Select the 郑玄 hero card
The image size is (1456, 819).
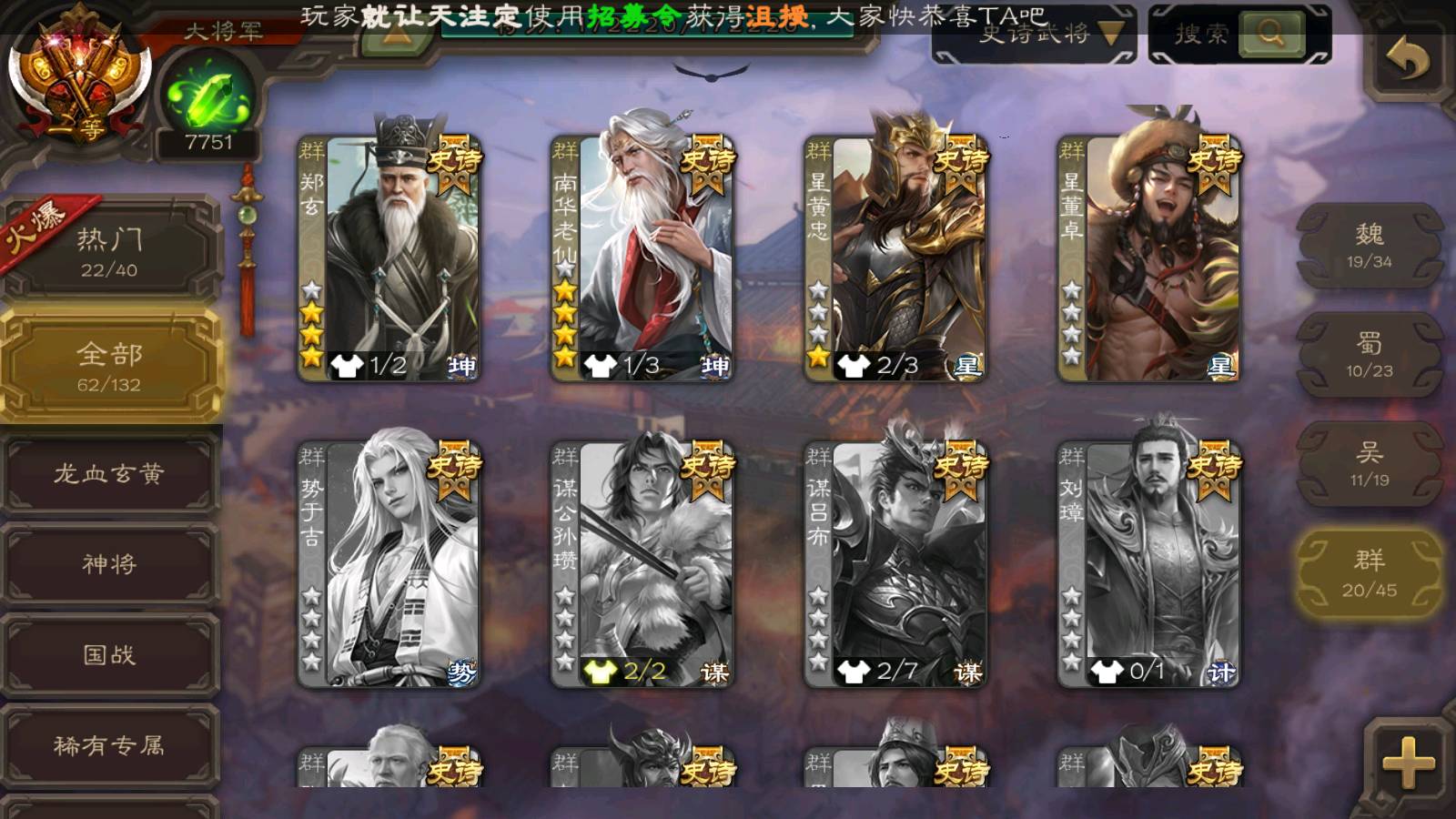pos(389,258)
